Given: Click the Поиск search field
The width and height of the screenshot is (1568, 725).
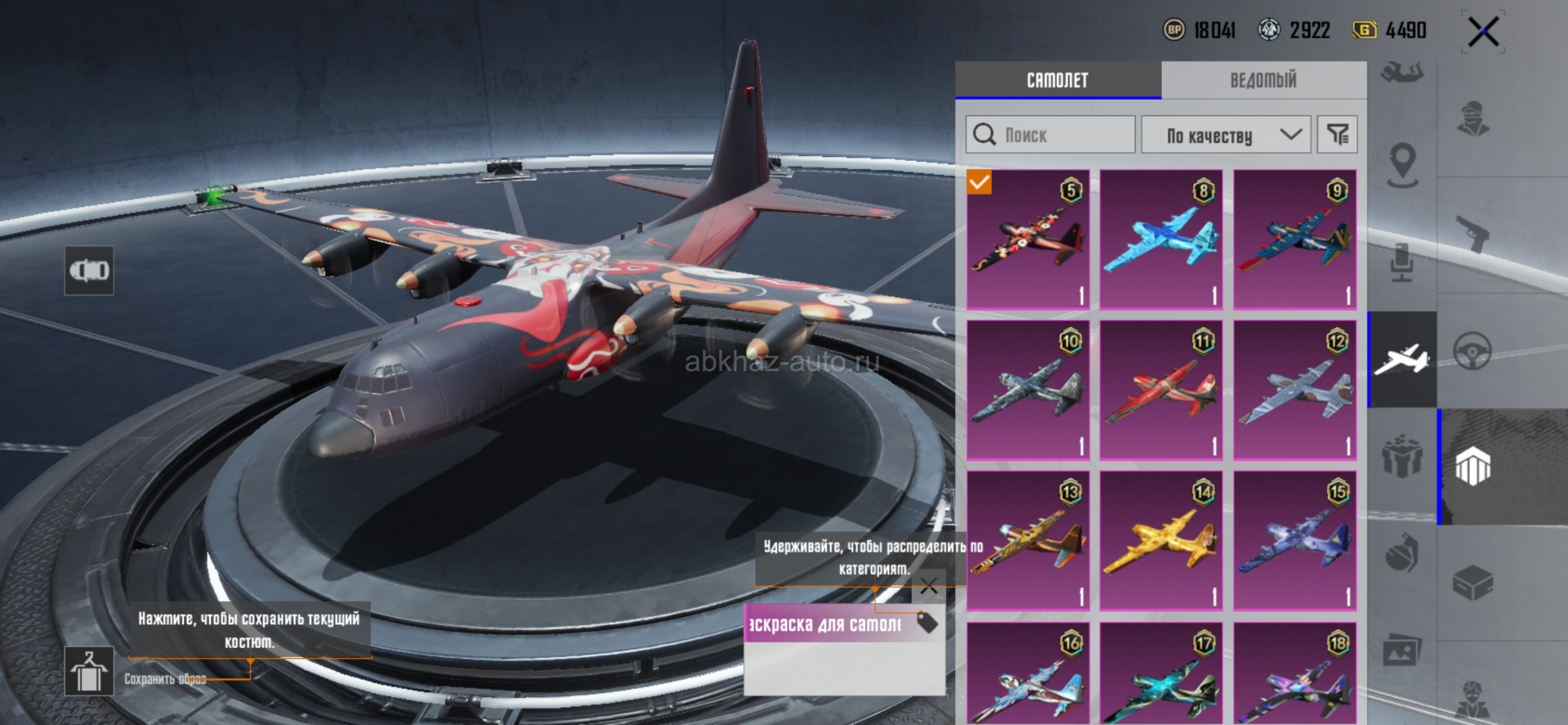Looking at the screenshot, I should coord(1051,135).
